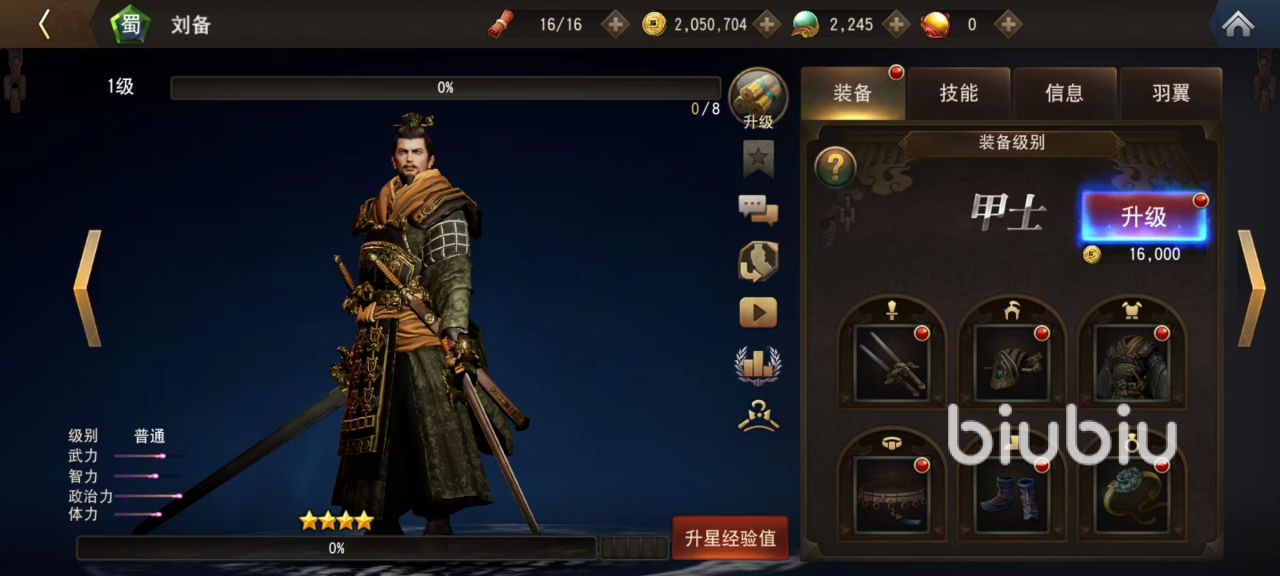The height and width of the screenshot is (576, 1280).
Task: Add more gold coins with the plus button
Action: 766,24
